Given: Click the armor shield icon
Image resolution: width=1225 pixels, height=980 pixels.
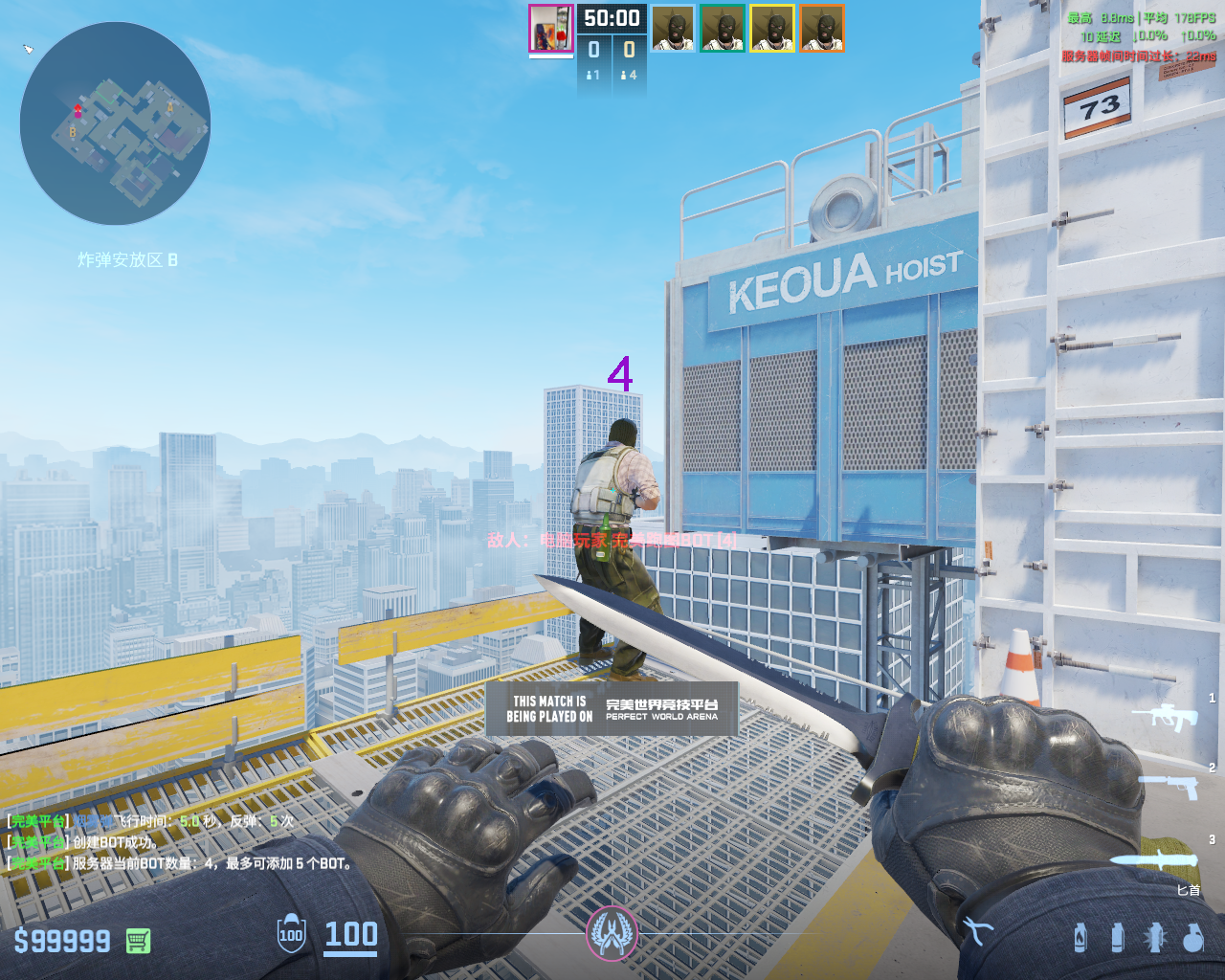Looking at the screenshot, I should (291, 935).
